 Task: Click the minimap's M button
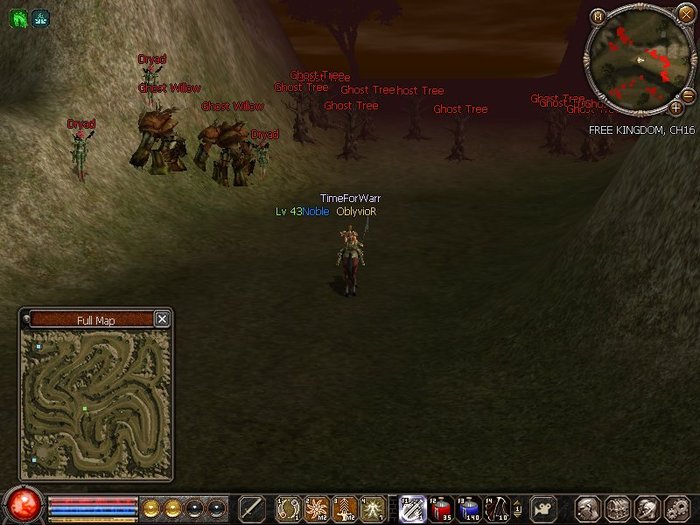pos(598,16)
